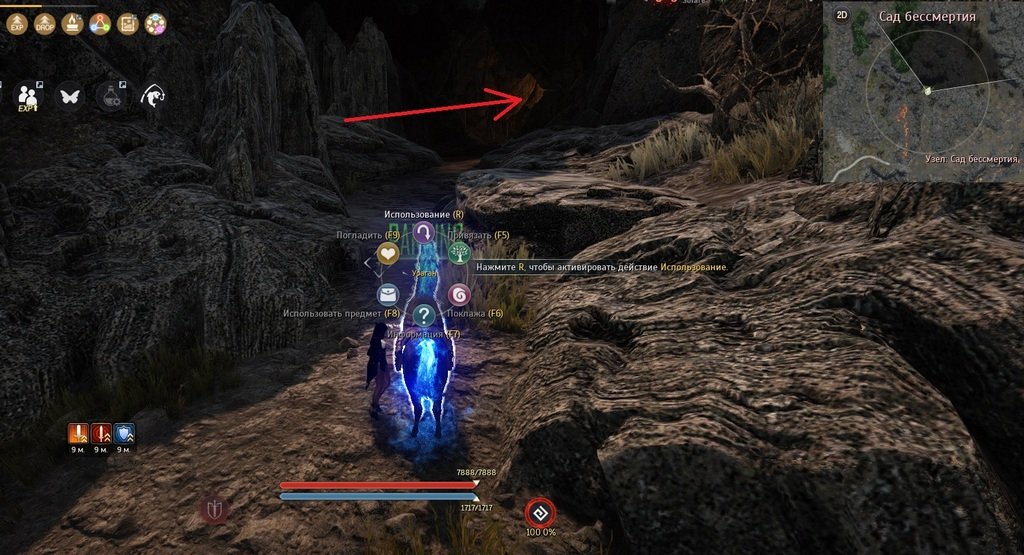Select the Погладить heart action
1024x555 pixels.
point(388,254)
